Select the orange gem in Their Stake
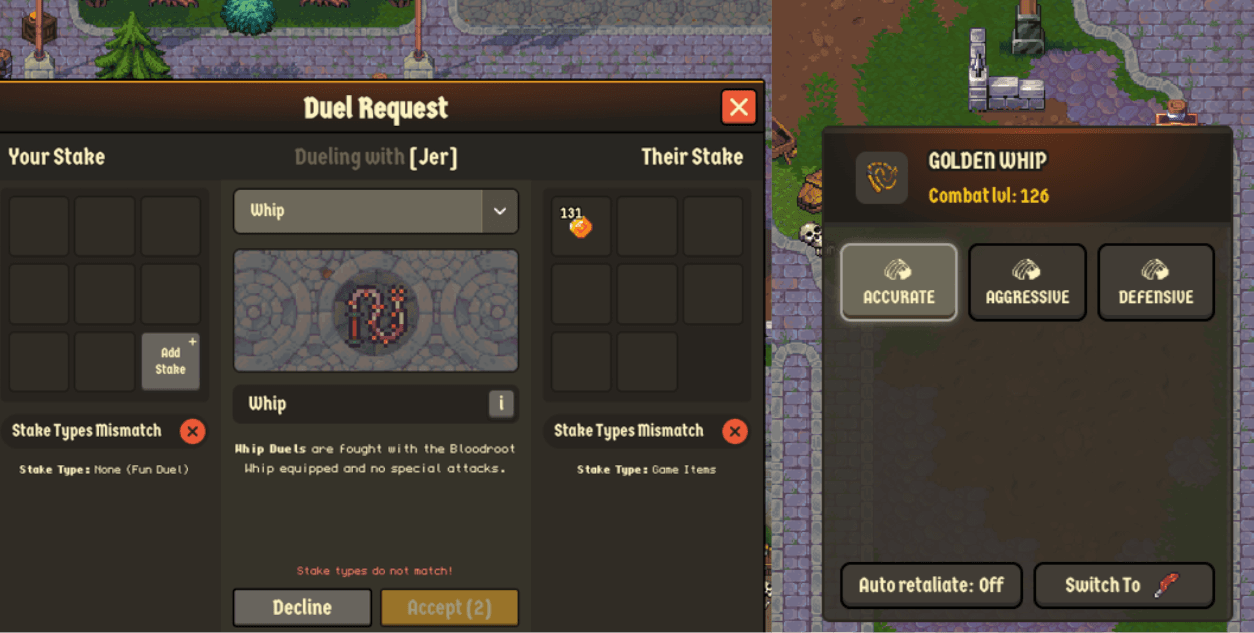Viewport: 1254px width, 633px height. coord(580,226)
